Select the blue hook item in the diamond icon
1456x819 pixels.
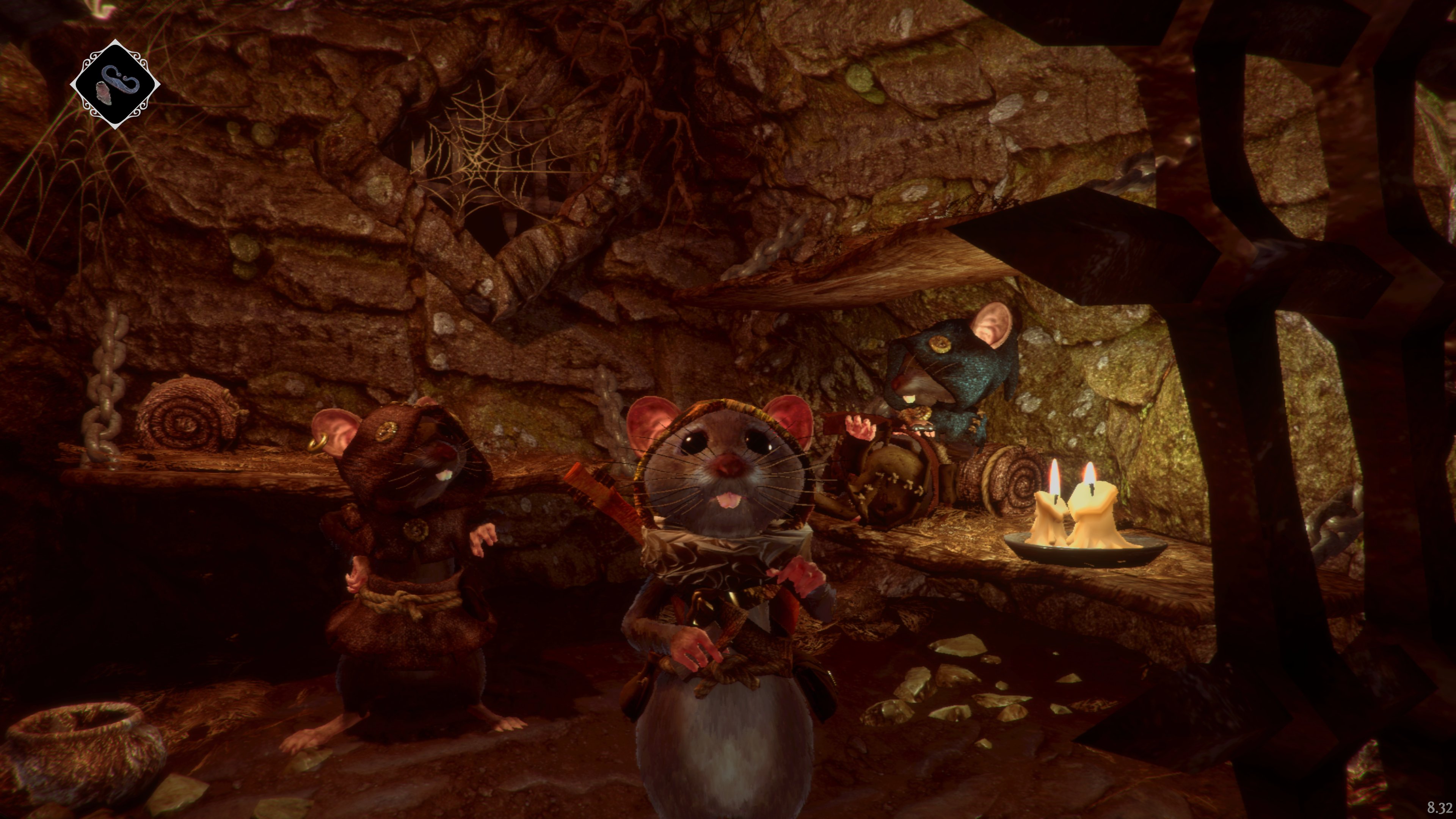coord(121,80)
